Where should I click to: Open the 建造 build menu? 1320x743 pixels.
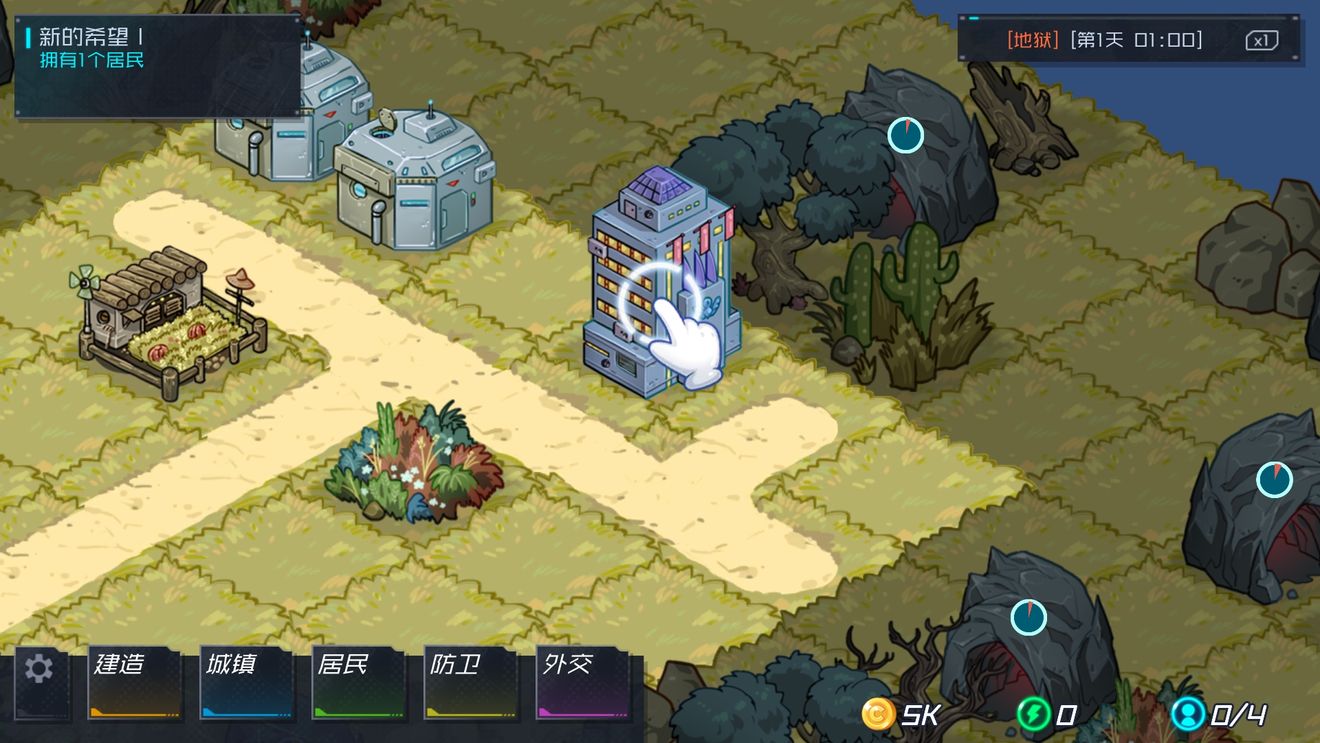coord(135,683)
